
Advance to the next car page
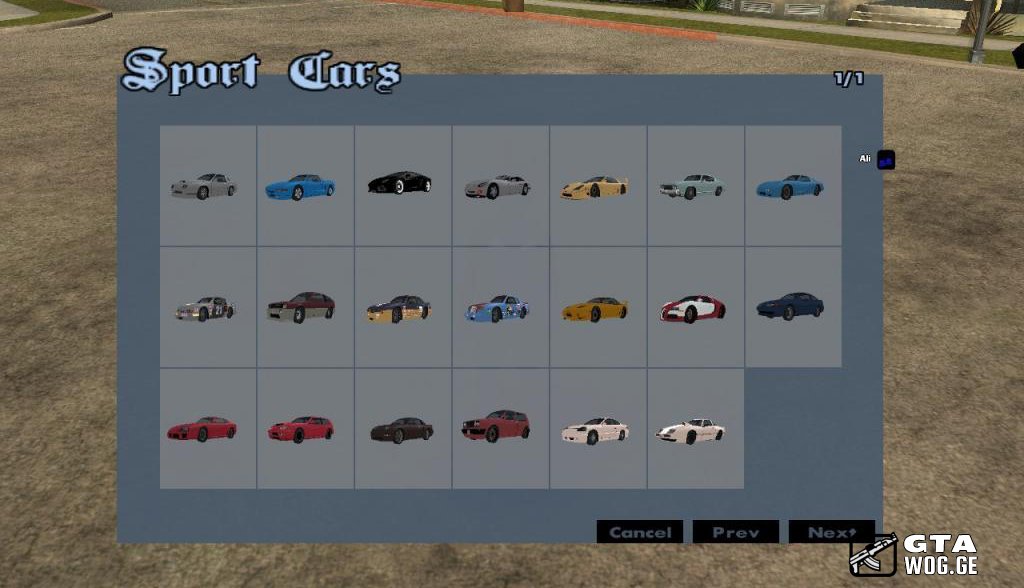coord(831,532)
